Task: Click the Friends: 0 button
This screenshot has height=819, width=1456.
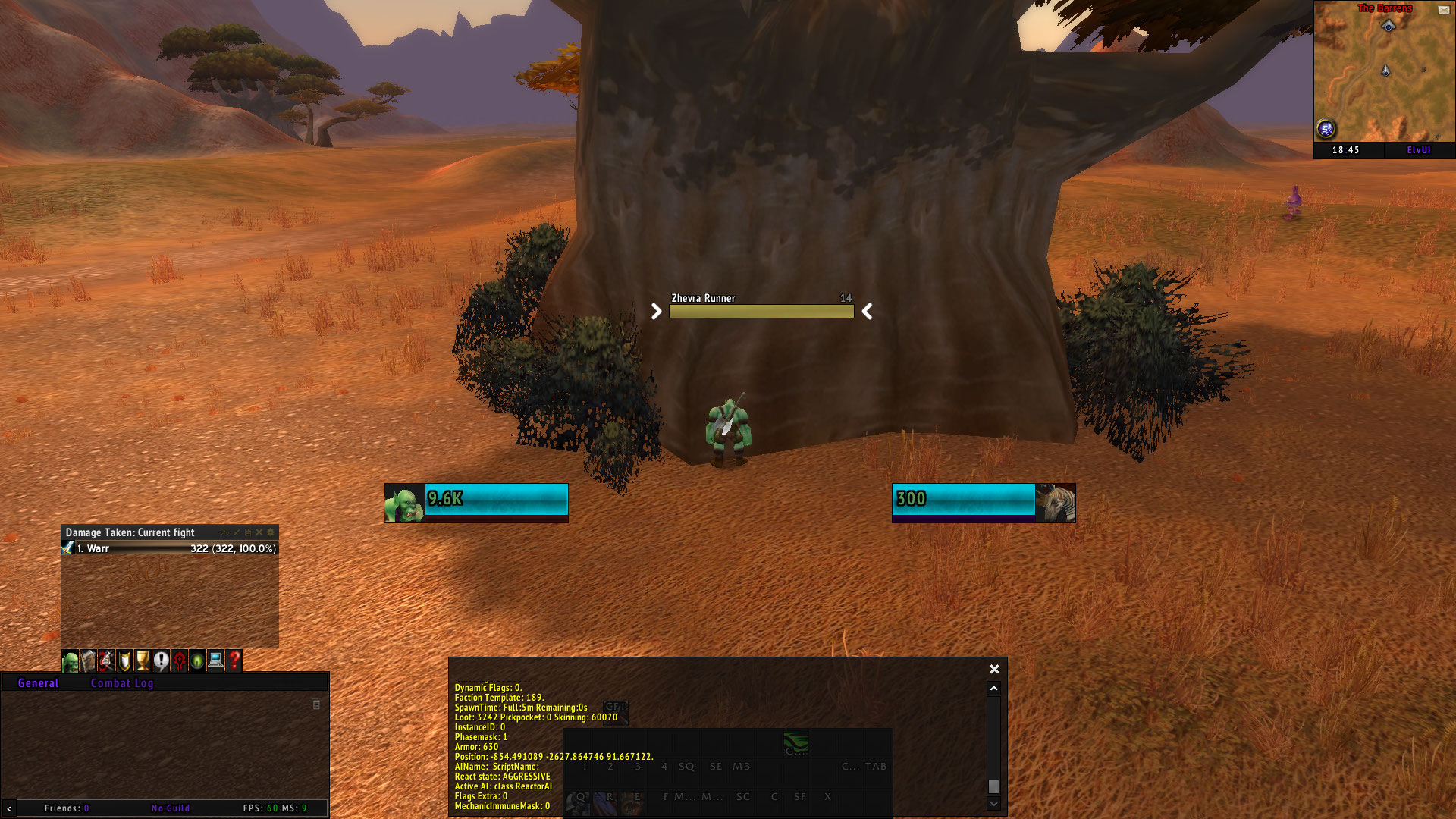Action: [67, 808]
